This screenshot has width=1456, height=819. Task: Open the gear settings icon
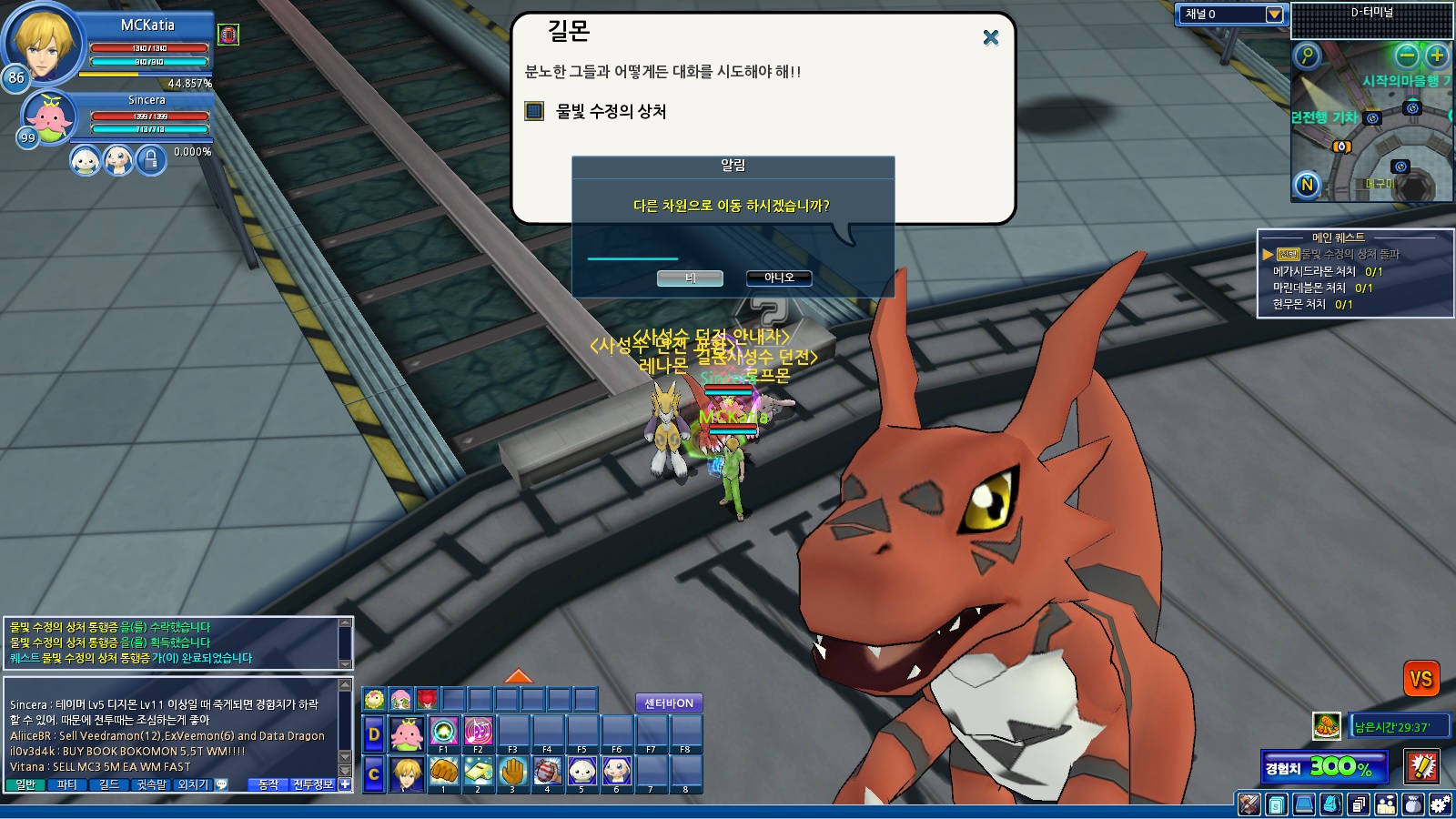[x=1440, y=804]
